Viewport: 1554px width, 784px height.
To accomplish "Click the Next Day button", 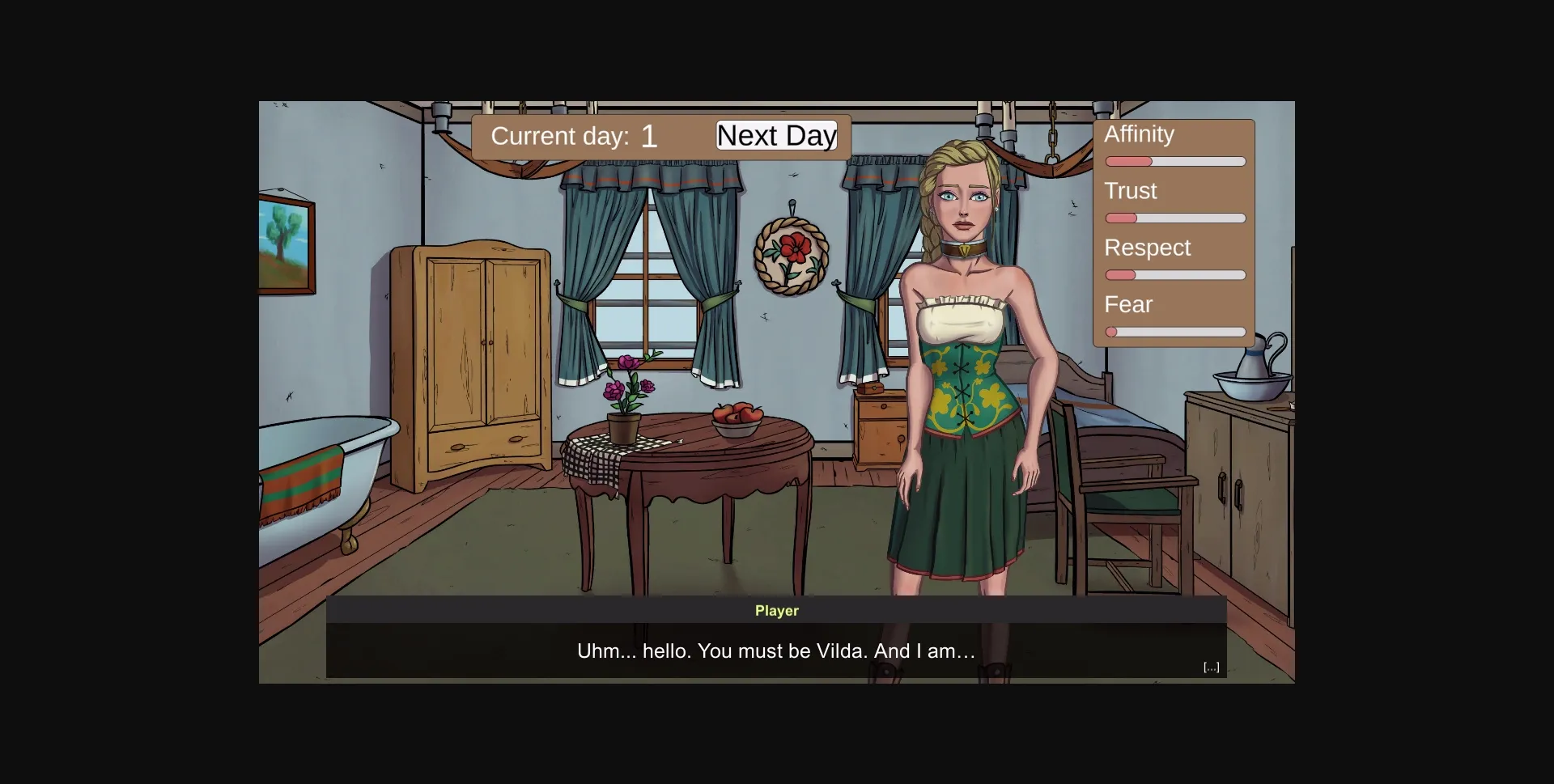I will click(x=775, y=135).
